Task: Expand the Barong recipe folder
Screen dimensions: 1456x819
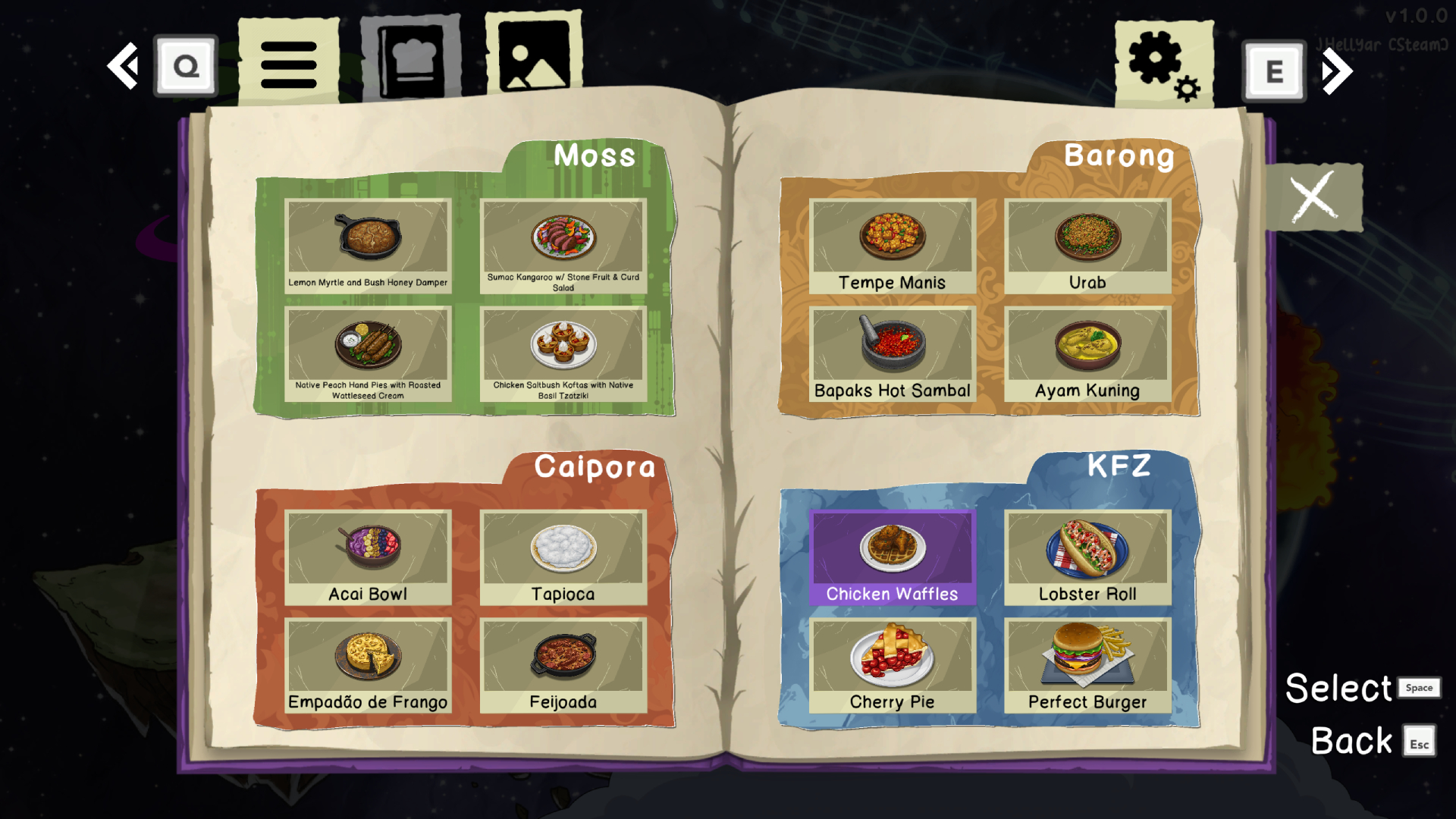Action: pos(1119,157)
